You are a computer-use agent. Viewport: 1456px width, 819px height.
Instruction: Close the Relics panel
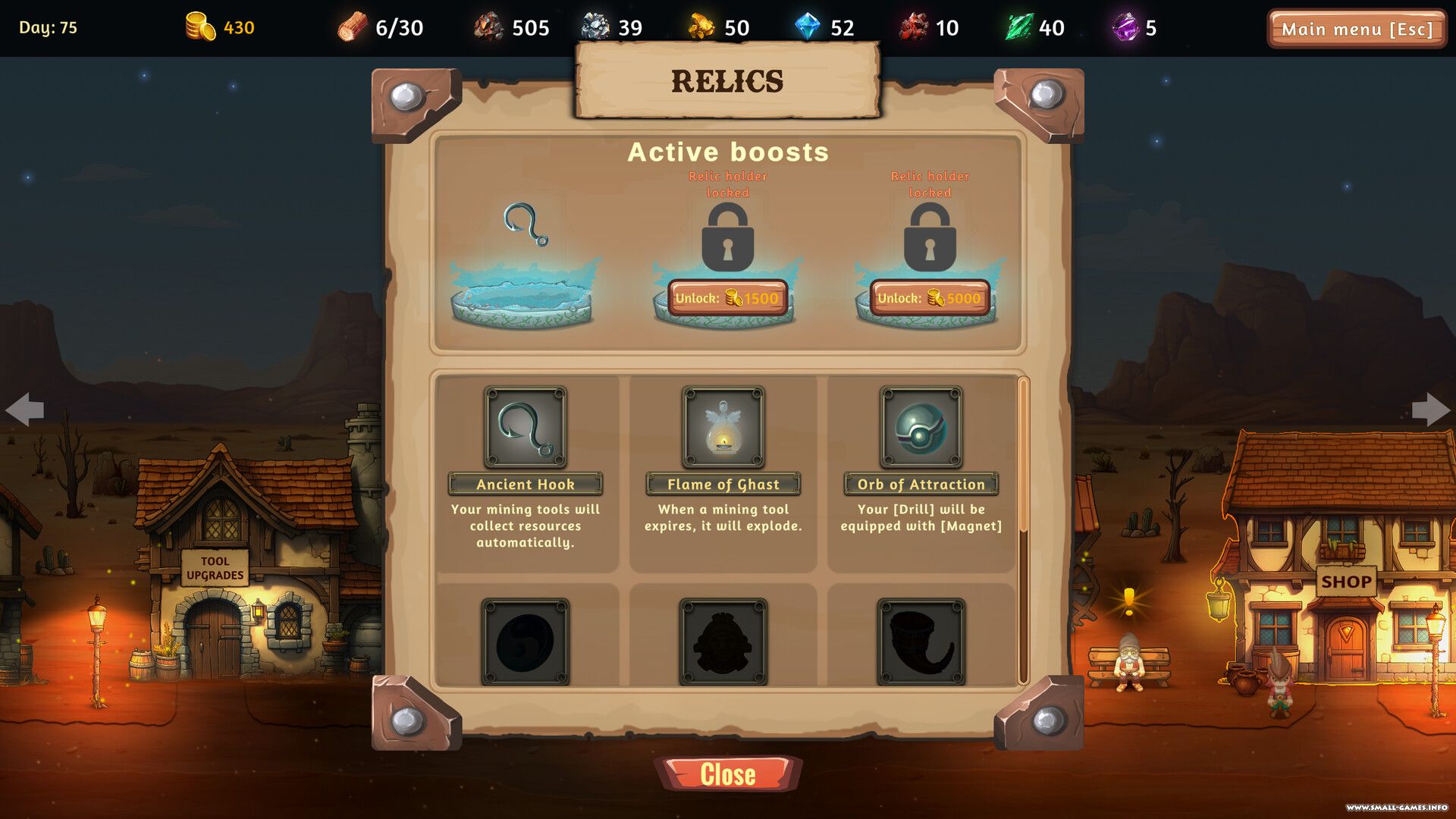728,774
